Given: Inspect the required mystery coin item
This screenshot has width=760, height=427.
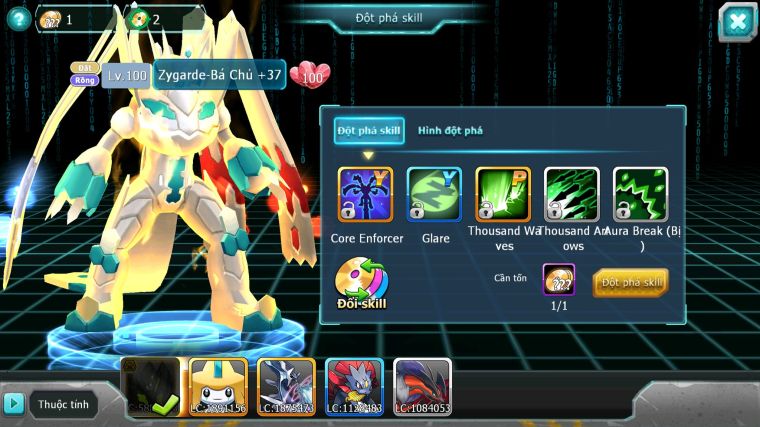Looking at the screenshot, I should pos(559,280).
